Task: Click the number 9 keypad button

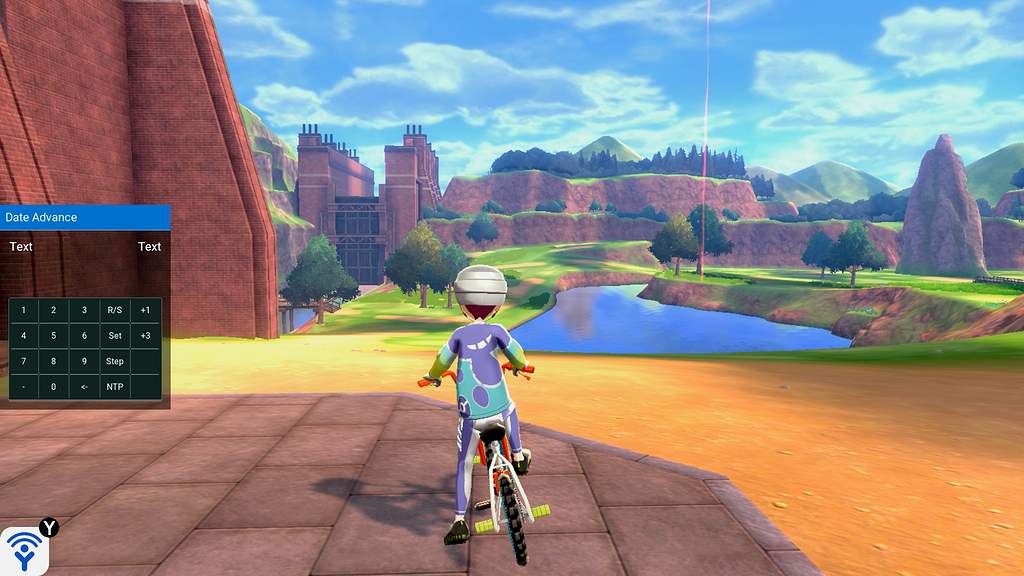Action: (x=85, y=361)
